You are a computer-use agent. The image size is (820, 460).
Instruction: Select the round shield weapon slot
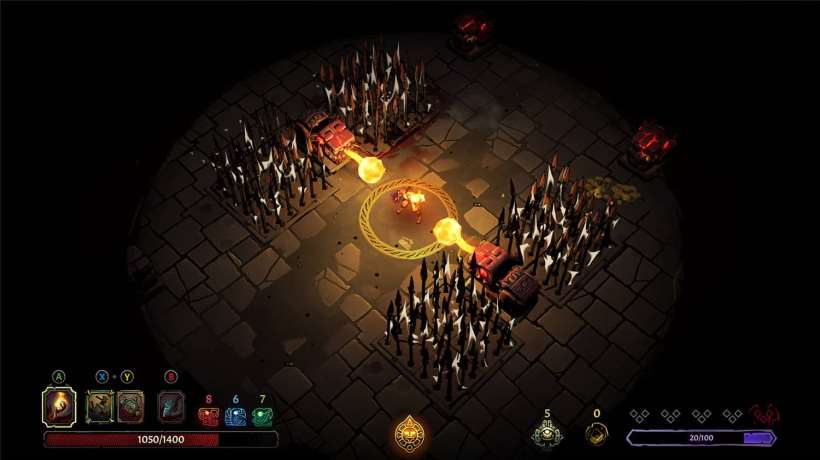coord(130,406)
